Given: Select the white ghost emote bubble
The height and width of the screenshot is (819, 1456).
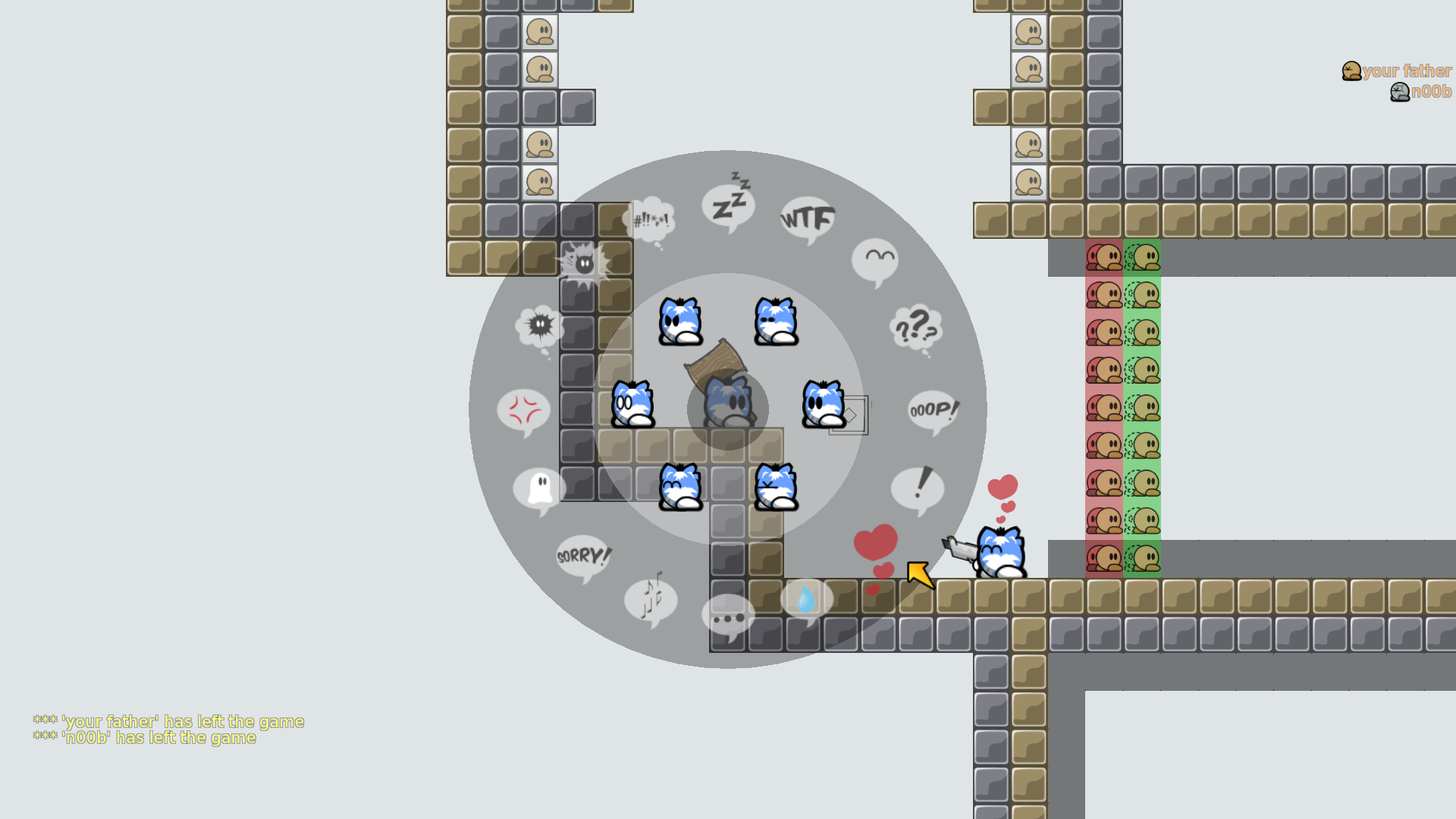Looking at the screenshot, I should [539, 489].
